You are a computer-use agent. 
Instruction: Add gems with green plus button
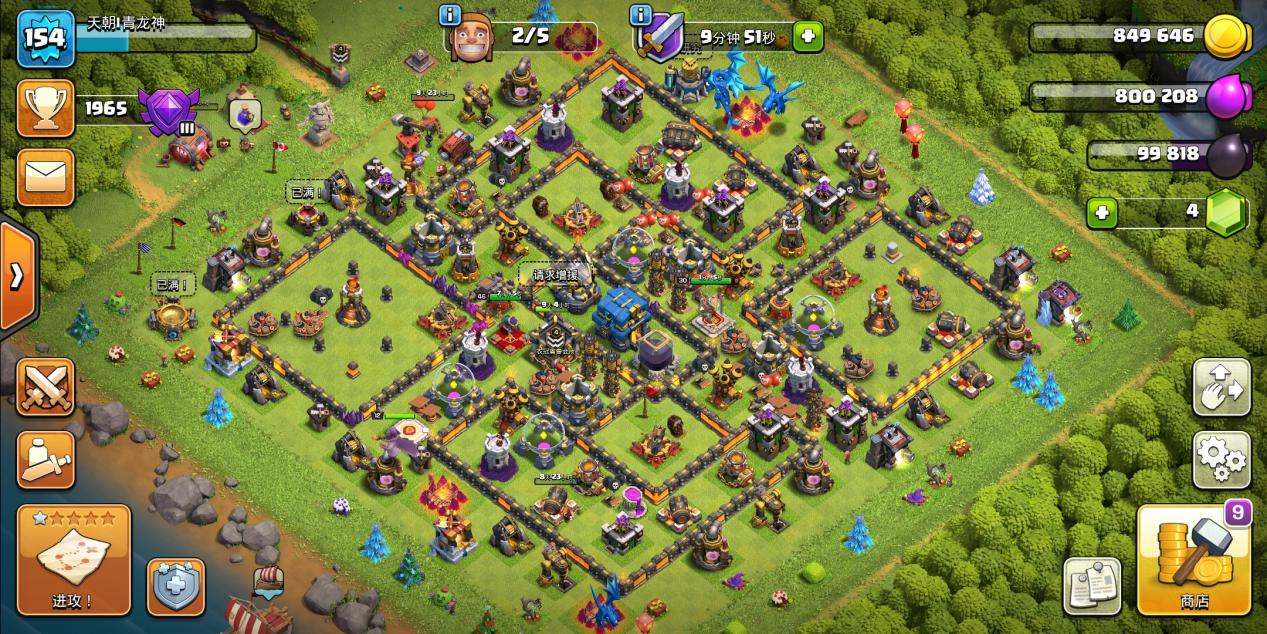(1102, 213)
